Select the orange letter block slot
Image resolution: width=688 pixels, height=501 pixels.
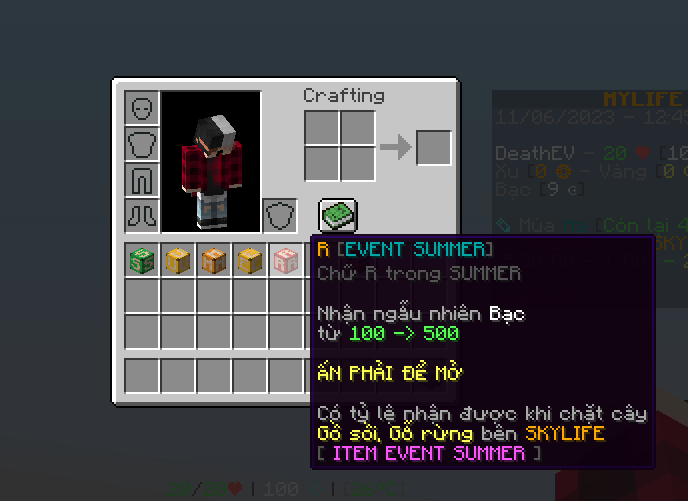click(x=214, y=261)
